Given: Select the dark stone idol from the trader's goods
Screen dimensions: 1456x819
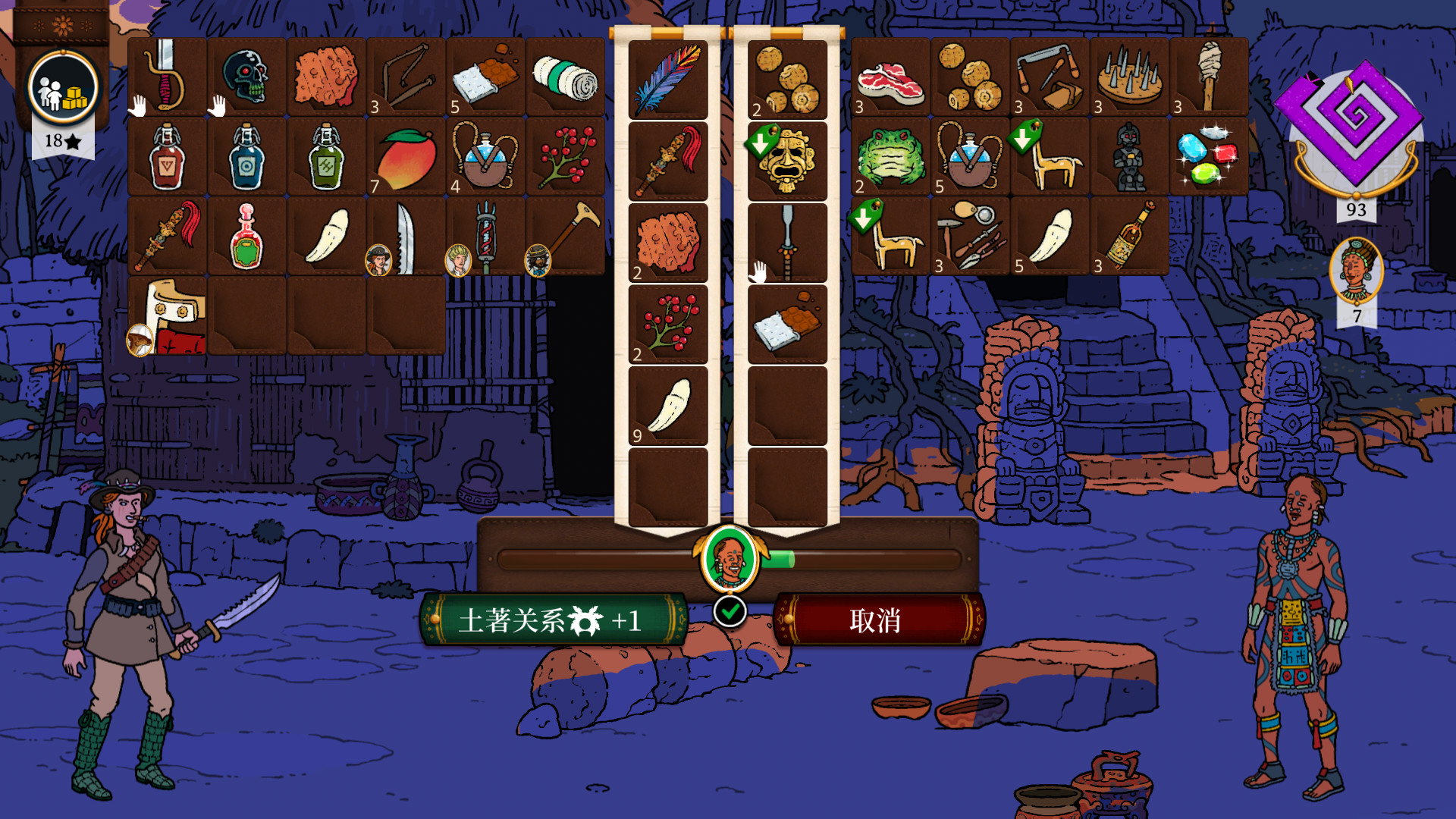Looking at the screenshot, I should pos(1129,158).
